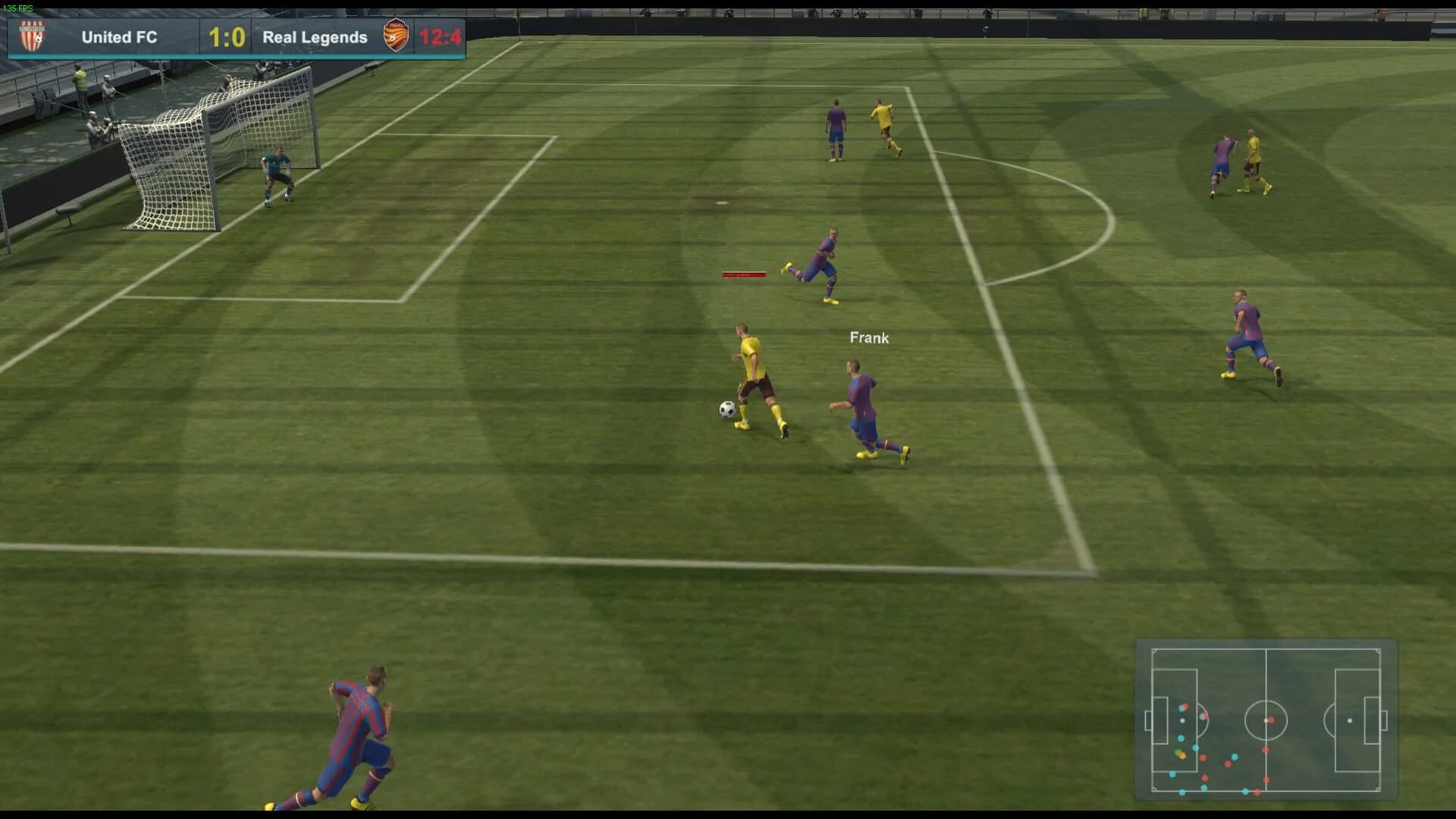
Task: Click the green dot on the minimap
Action: (x=1178, y=752)
